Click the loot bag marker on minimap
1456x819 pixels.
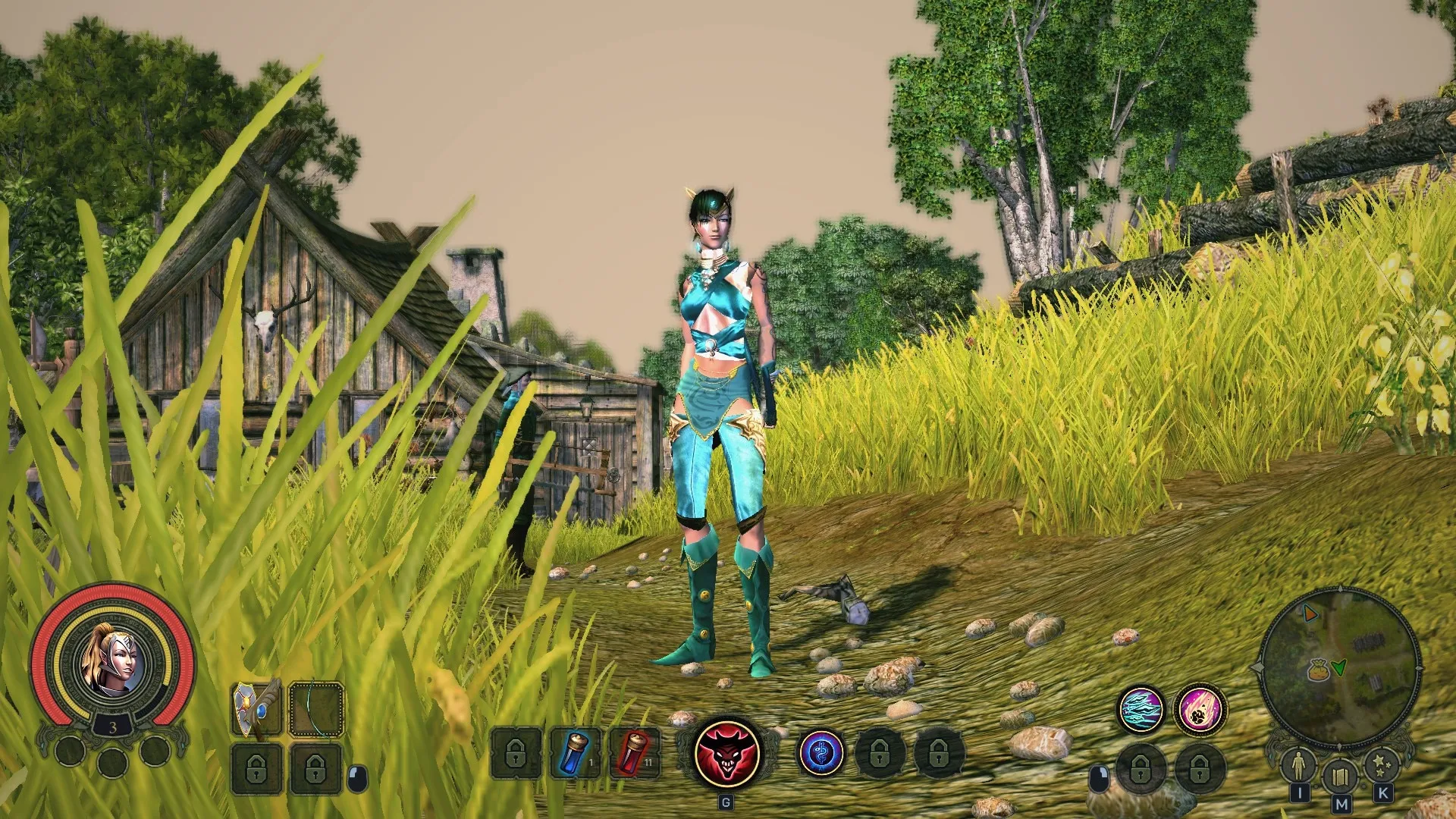tap(1319, 670)
